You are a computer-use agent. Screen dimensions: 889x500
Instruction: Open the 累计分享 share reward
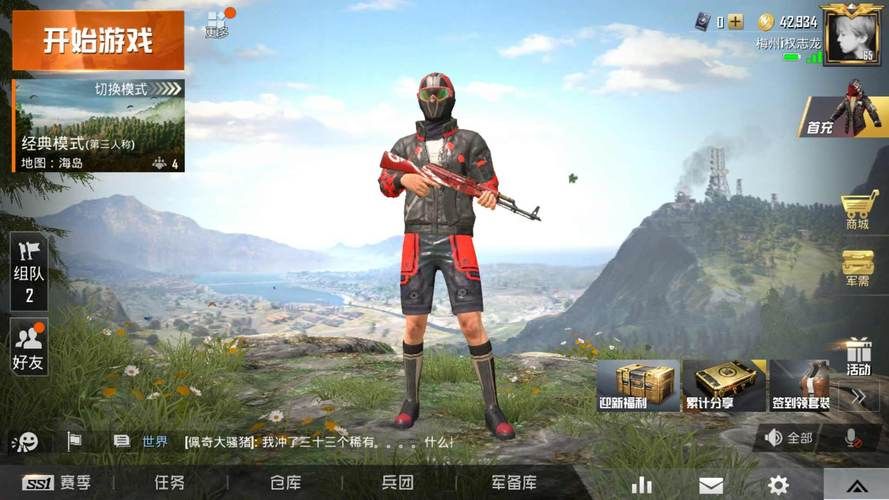point(722,386)
